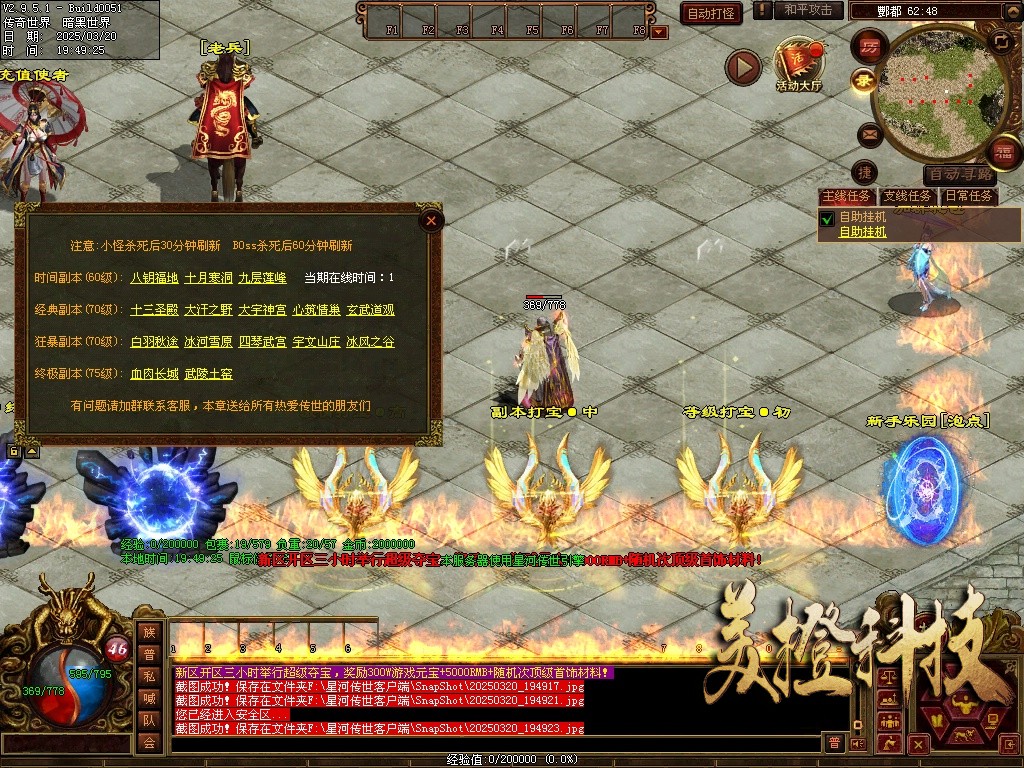
Task: Enter the 八钥福地 time dungeon
Action: point(154,278)
